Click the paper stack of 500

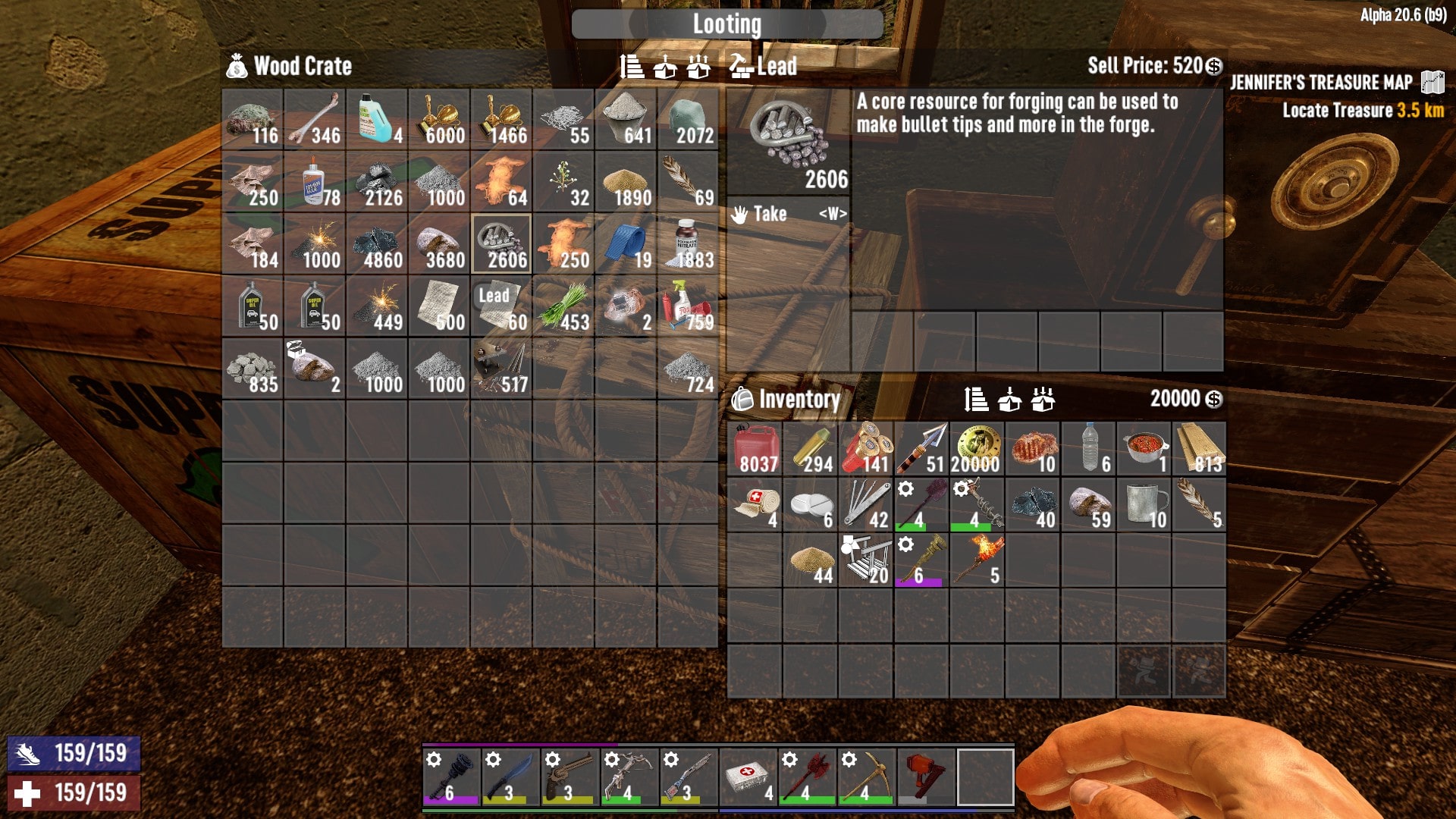coord(439,306)
